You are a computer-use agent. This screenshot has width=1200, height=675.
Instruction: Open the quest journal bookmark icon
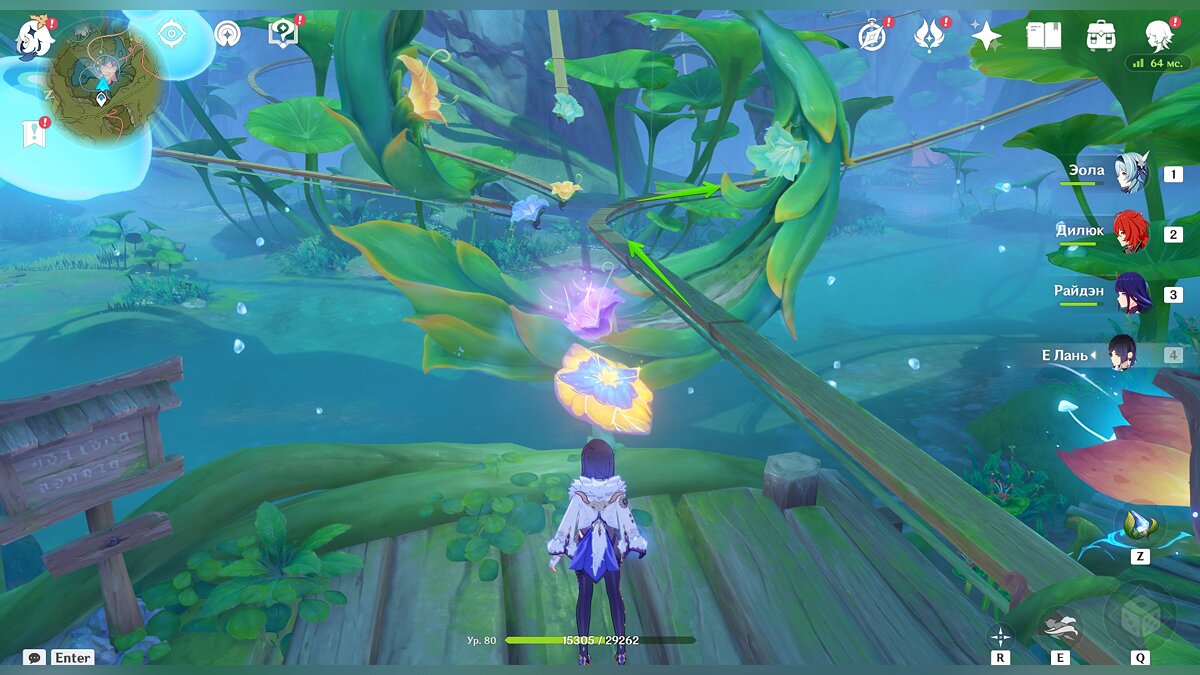(34, 133)
